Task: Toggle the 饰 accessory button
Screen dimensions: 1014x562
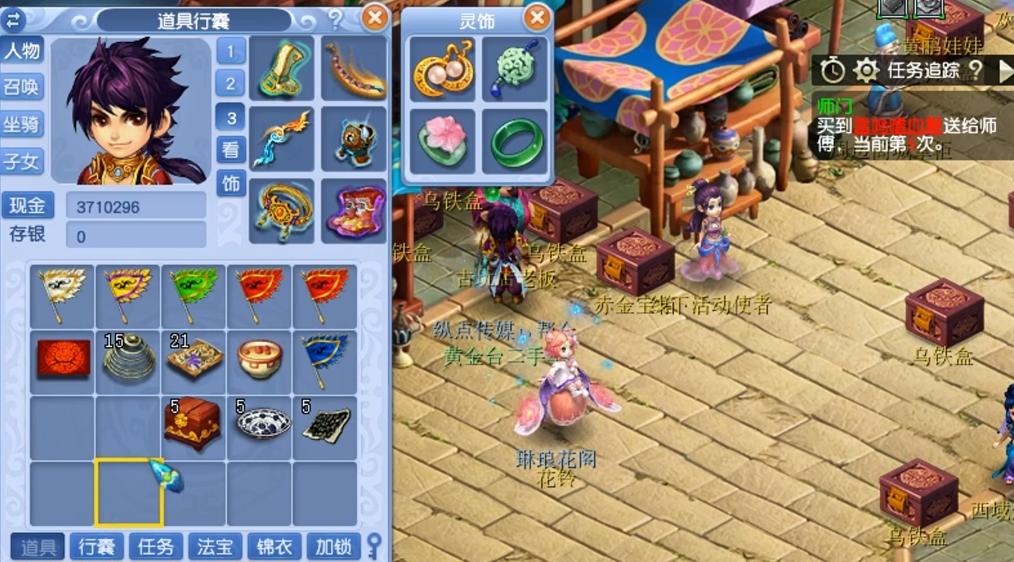Action: point(231,183)
